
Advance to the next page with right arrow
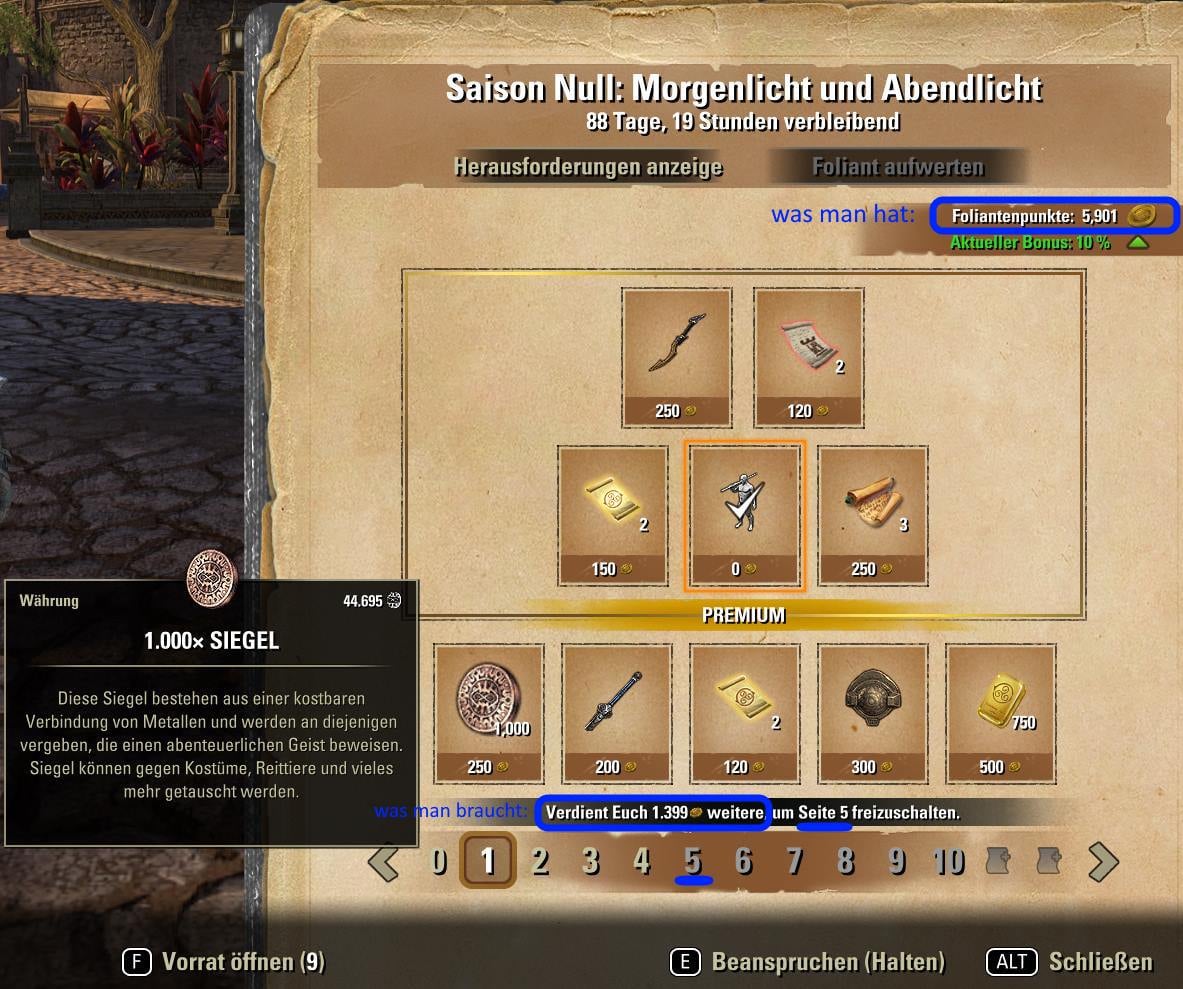click(1102, 861)
